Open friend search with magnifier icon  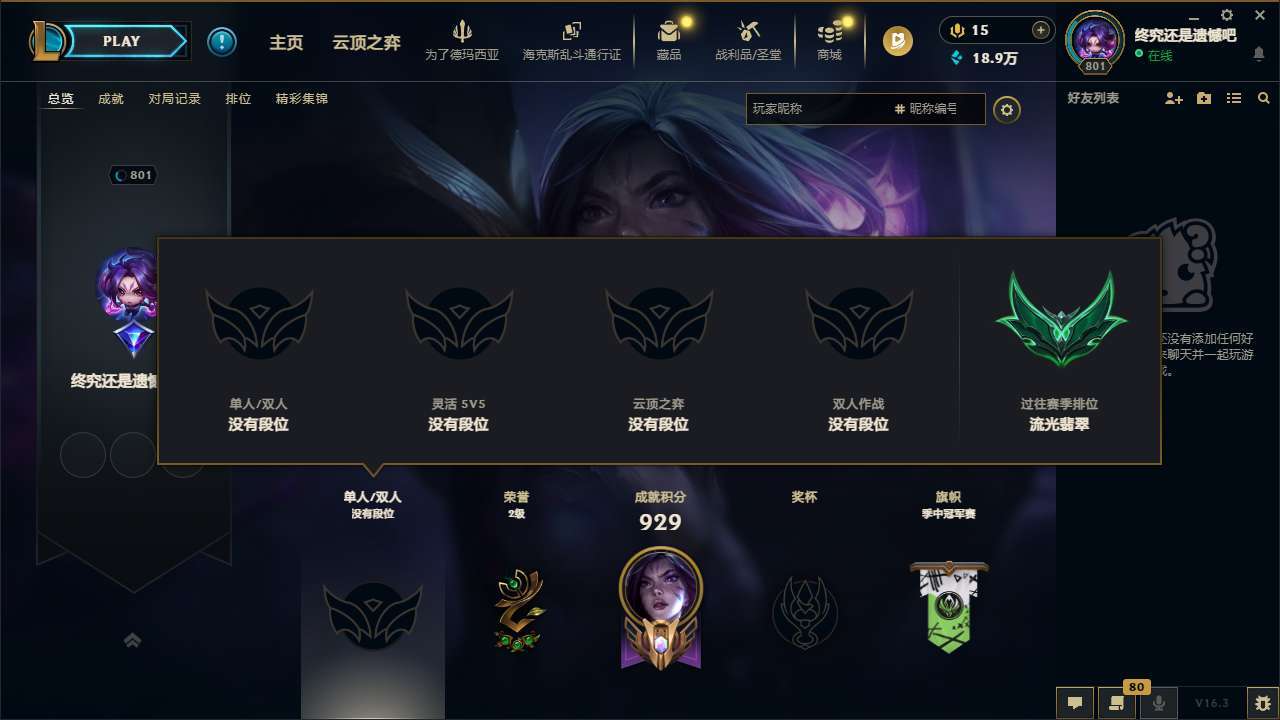coord(1263,99)
